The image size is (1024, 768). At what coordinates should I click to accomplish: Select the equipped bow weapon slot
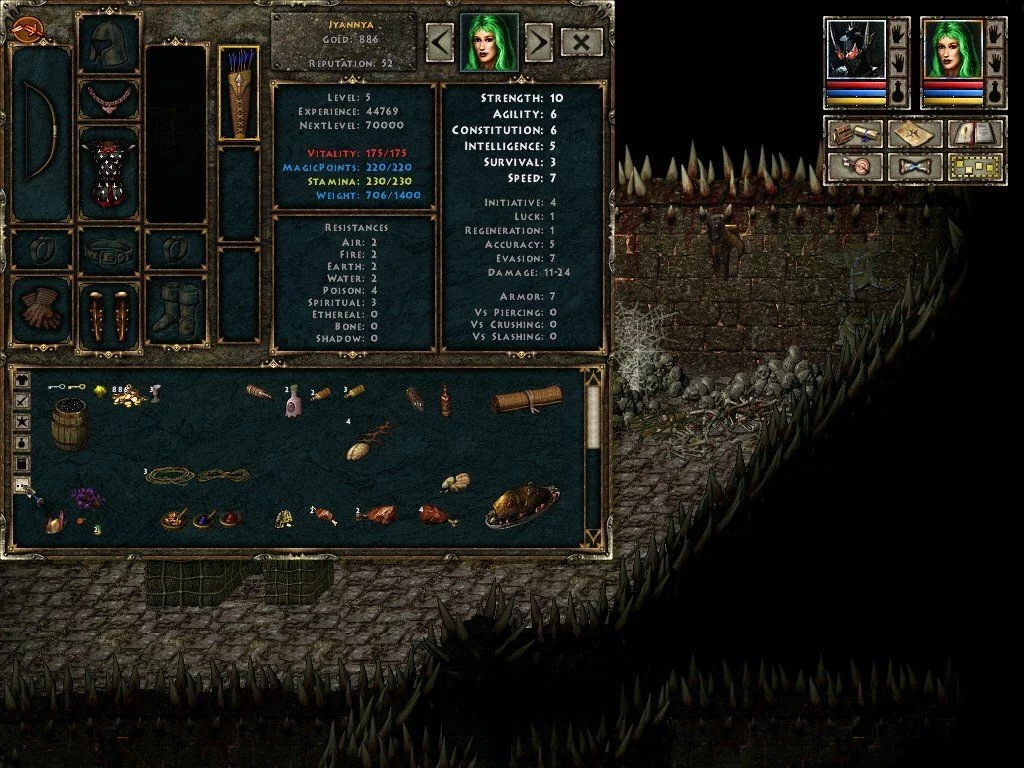tap(40, 132)
